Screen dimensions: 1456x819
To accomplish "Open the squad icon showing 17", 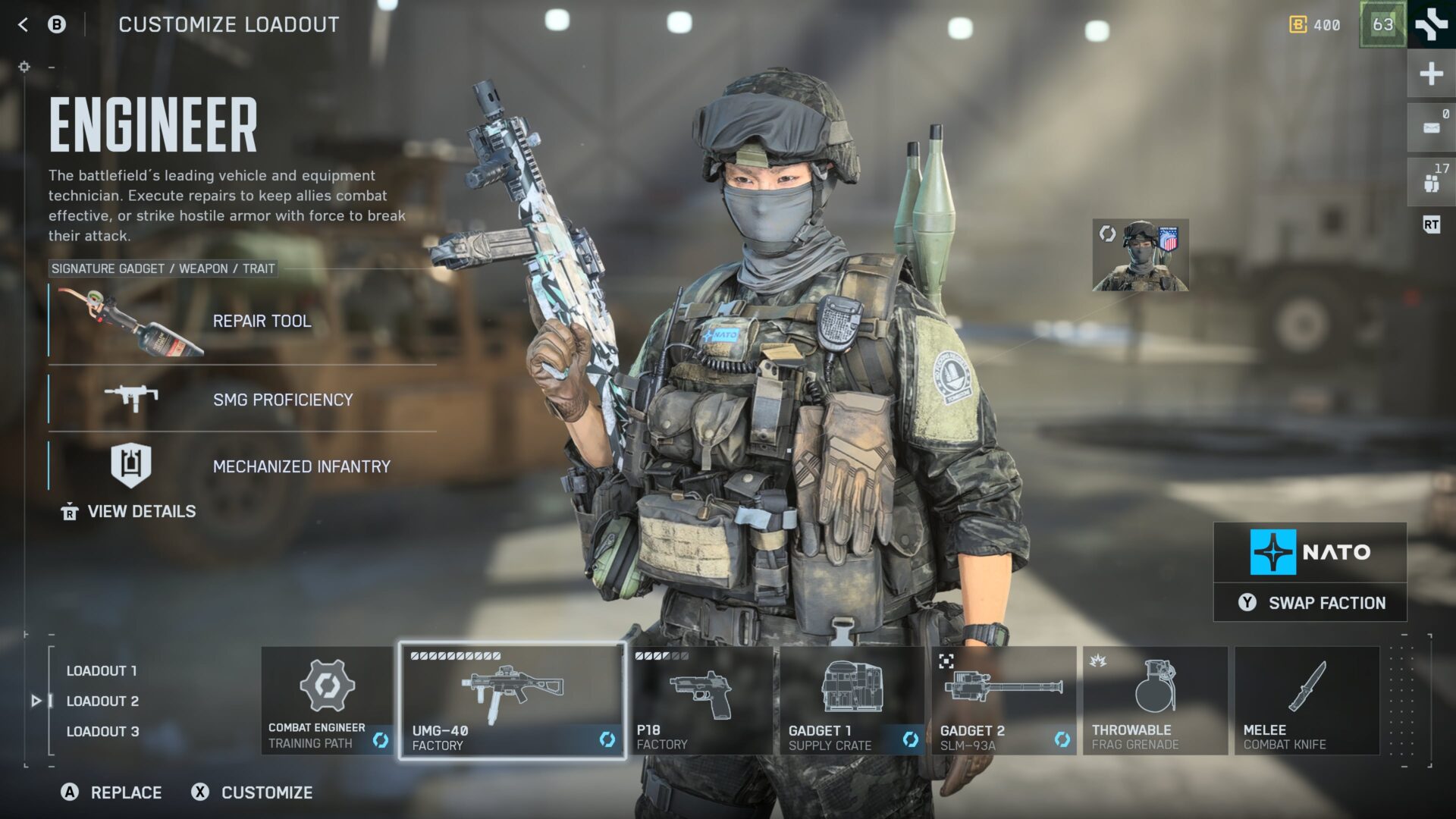I will (x=1431, y=182).
